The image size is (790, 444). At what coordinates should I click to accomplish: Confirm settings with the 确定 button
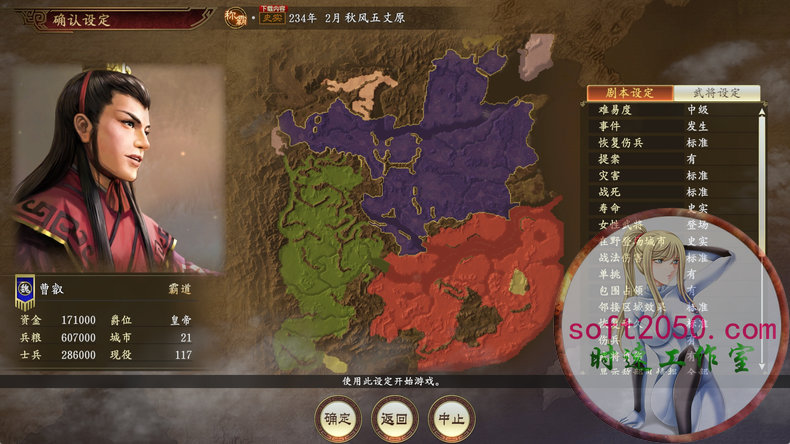tap(337, 417)
